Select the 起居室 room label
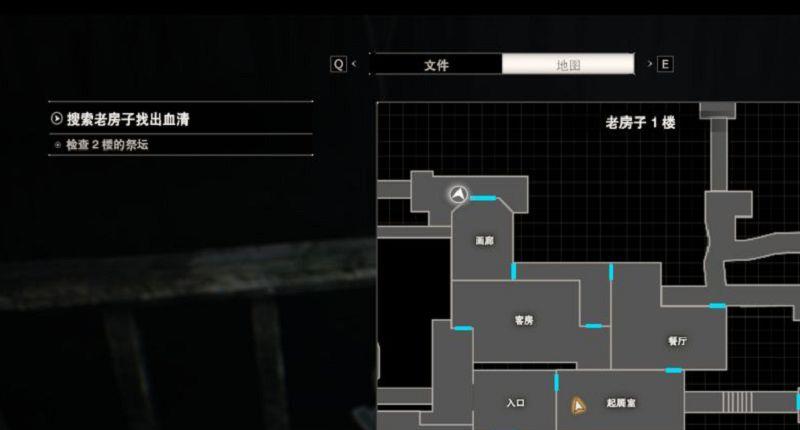This screenshot has width=800, height=430. click(x=621, y=403)
